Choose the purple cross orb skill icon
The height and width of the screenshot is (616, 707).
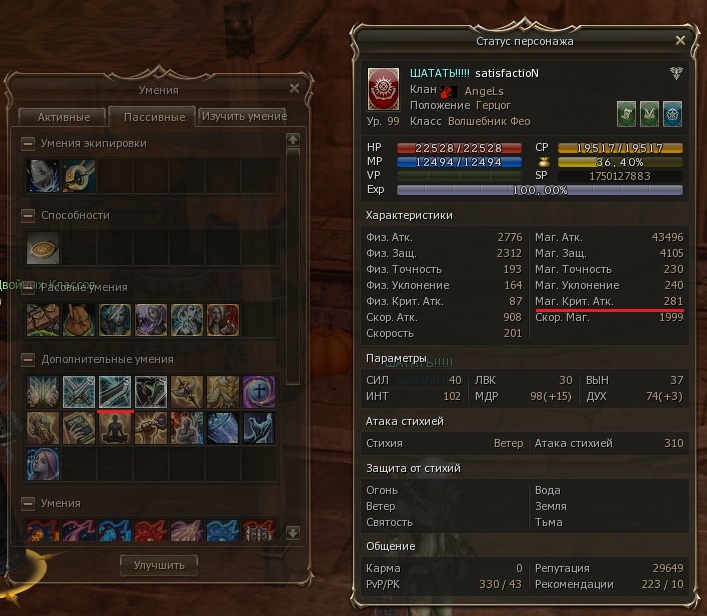pos(259,391)
